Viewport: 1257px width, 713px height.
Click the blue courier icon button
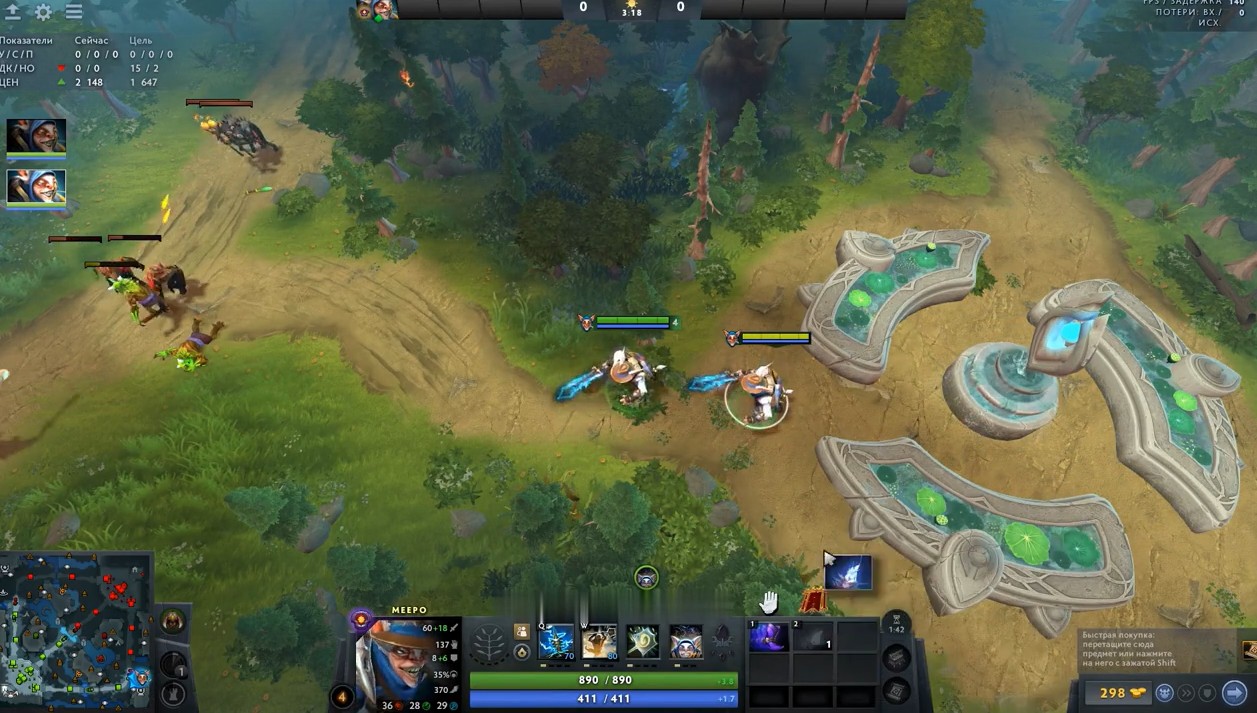pyautogui.click(x=1165, y=692)
